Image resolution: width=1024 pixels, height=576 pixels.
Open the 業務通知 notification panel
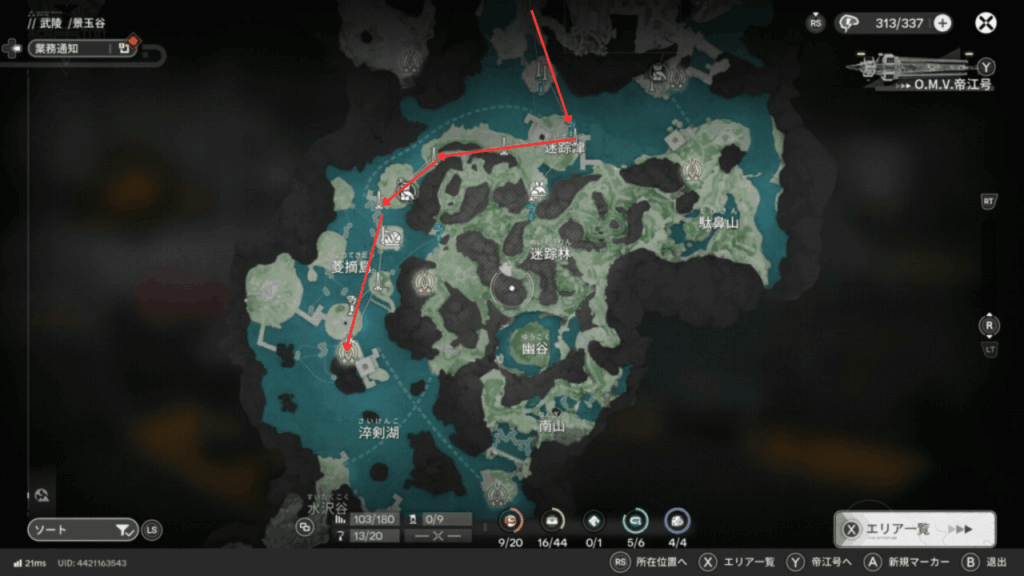70,47
